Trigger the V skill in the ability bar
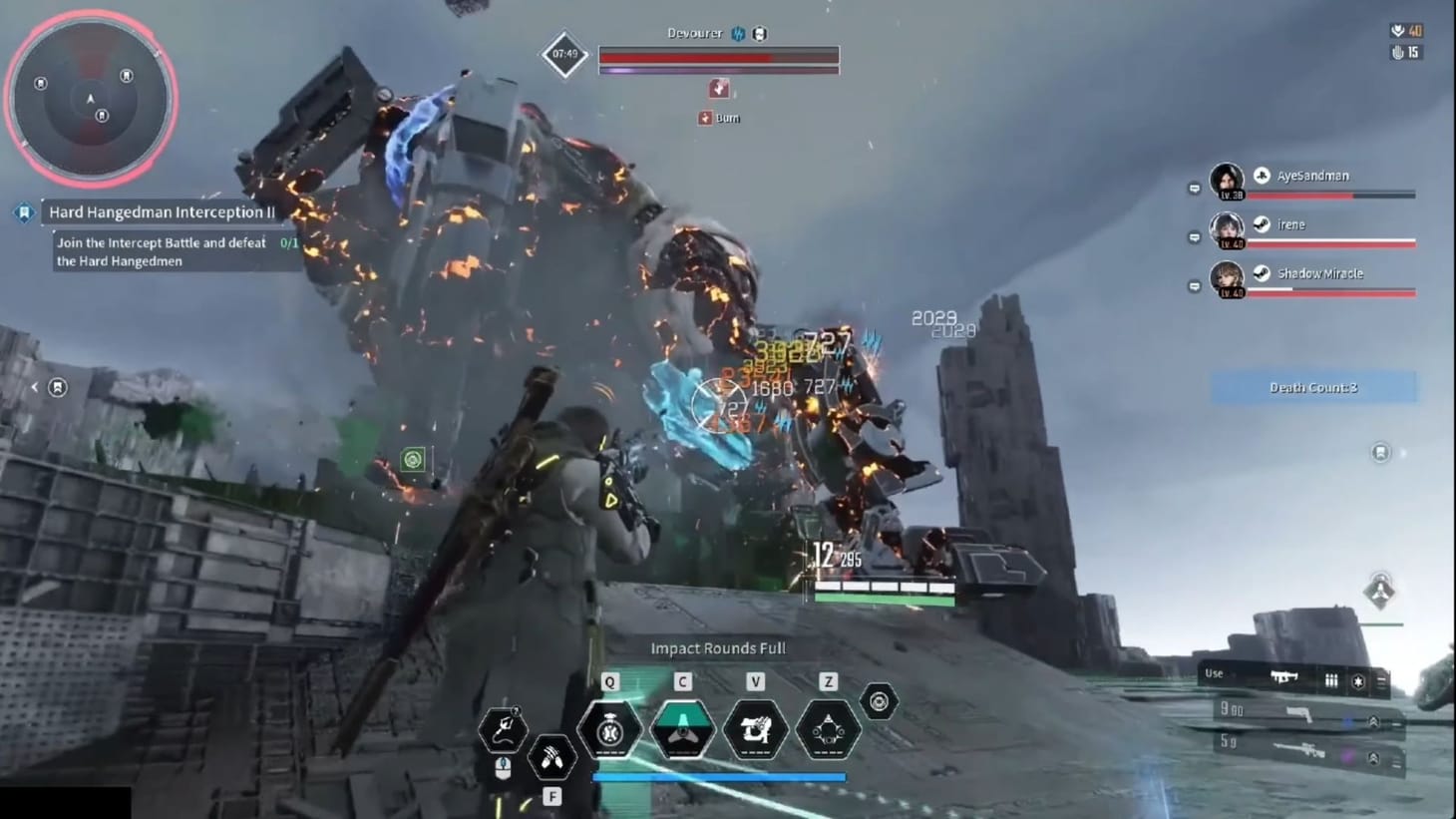 point(755,730)
